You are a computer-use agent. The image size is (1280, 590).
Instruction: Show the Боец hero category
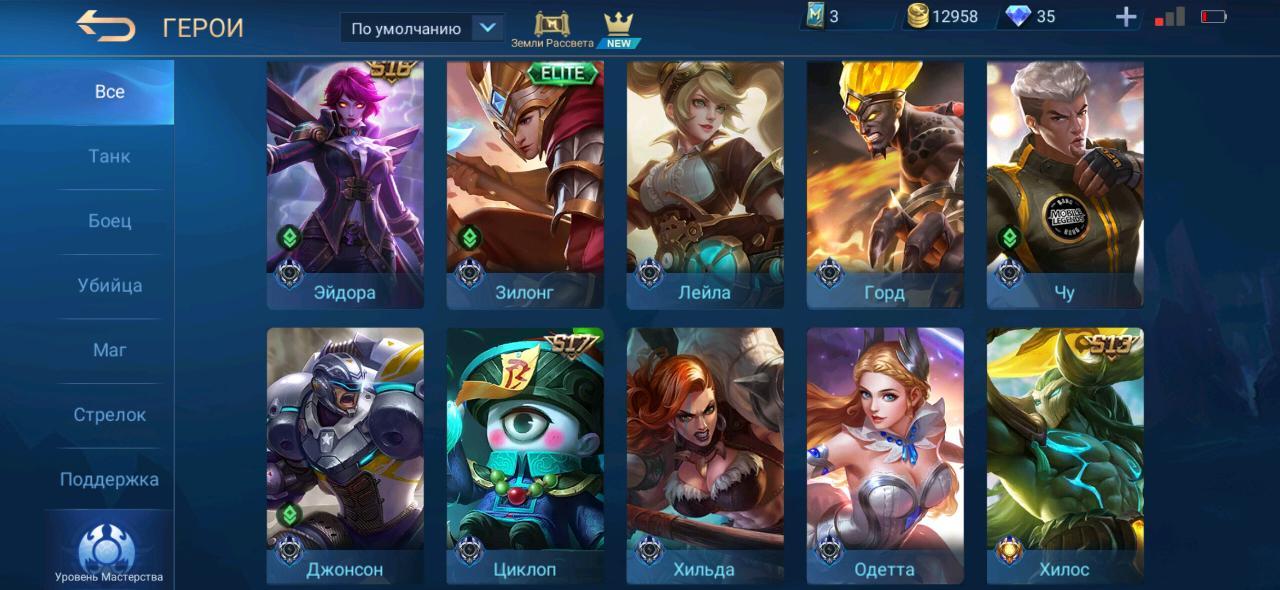[109, 221]
